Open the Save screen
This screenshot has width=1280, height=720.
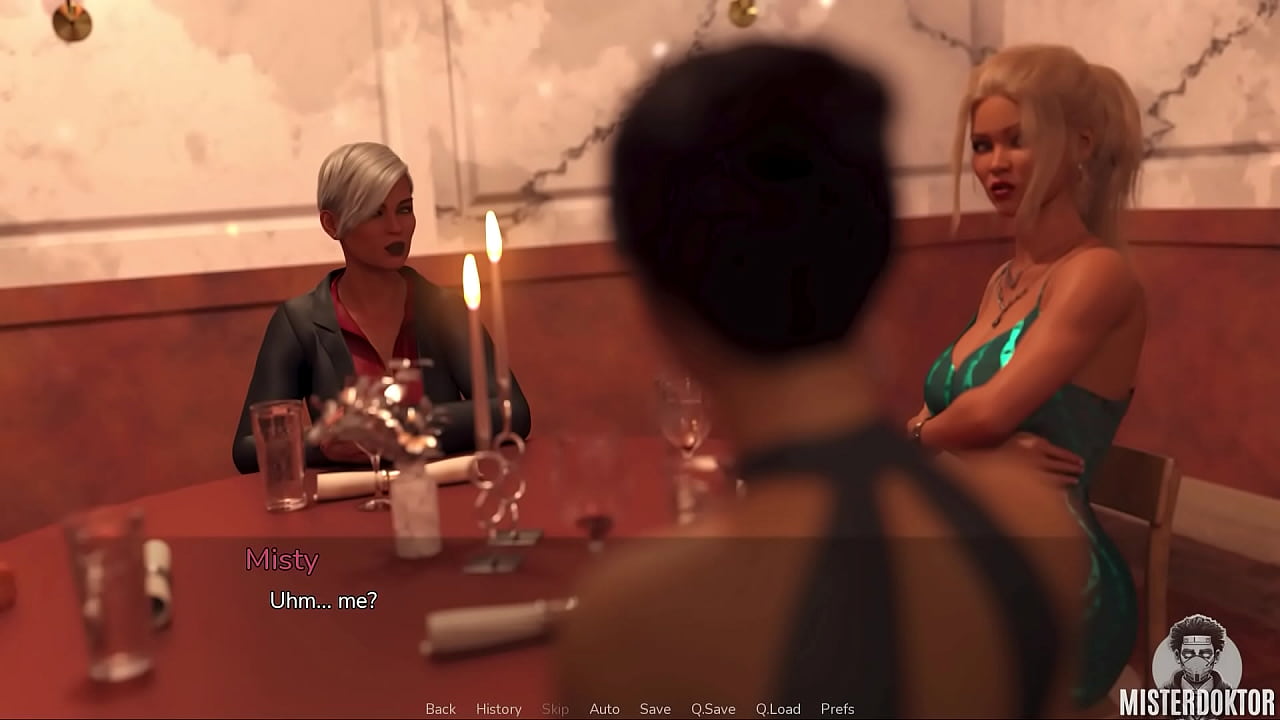(655, 708)
